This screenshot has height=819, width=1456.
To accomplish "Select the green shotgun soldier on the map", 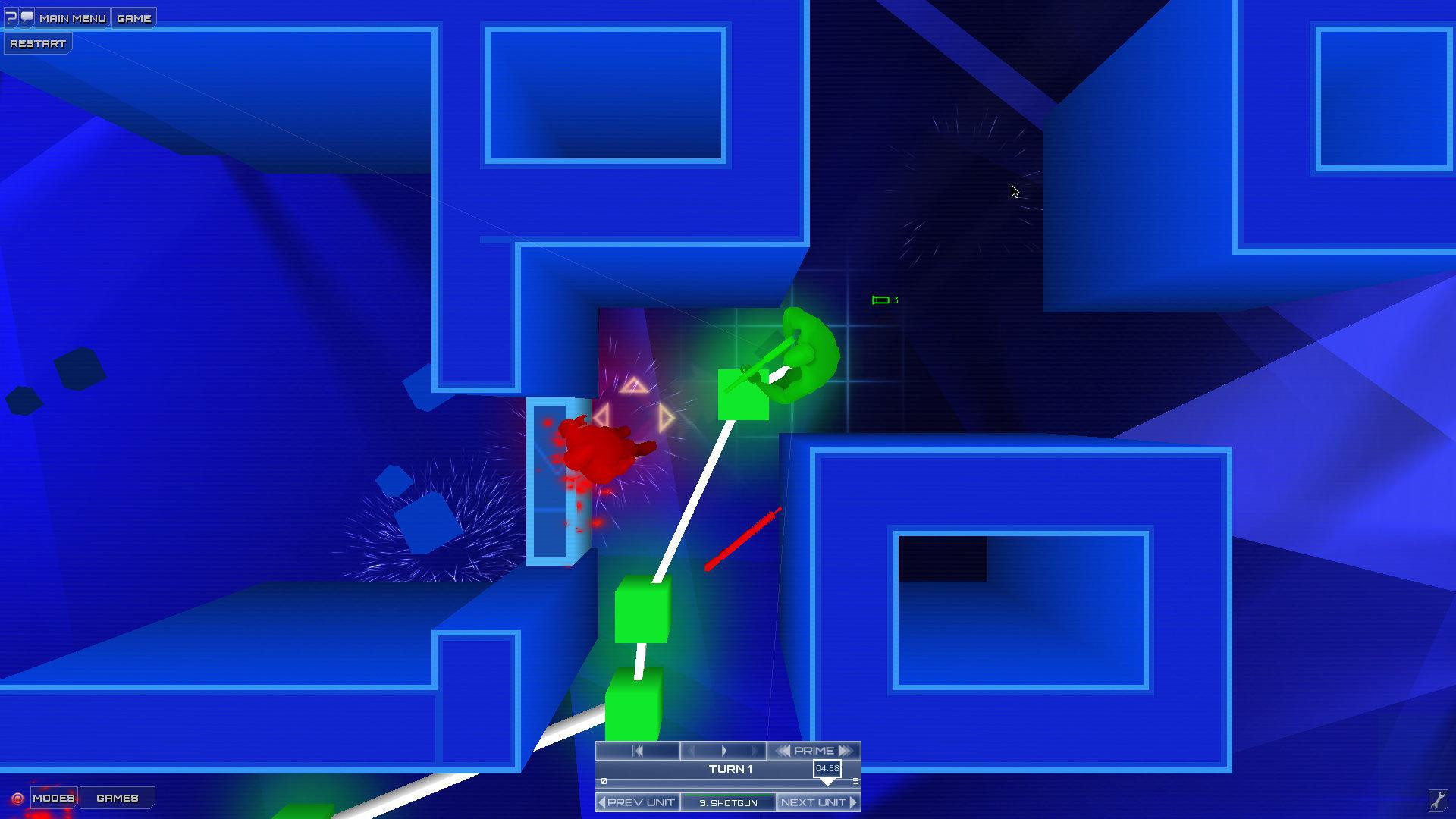I will (796, 356).
